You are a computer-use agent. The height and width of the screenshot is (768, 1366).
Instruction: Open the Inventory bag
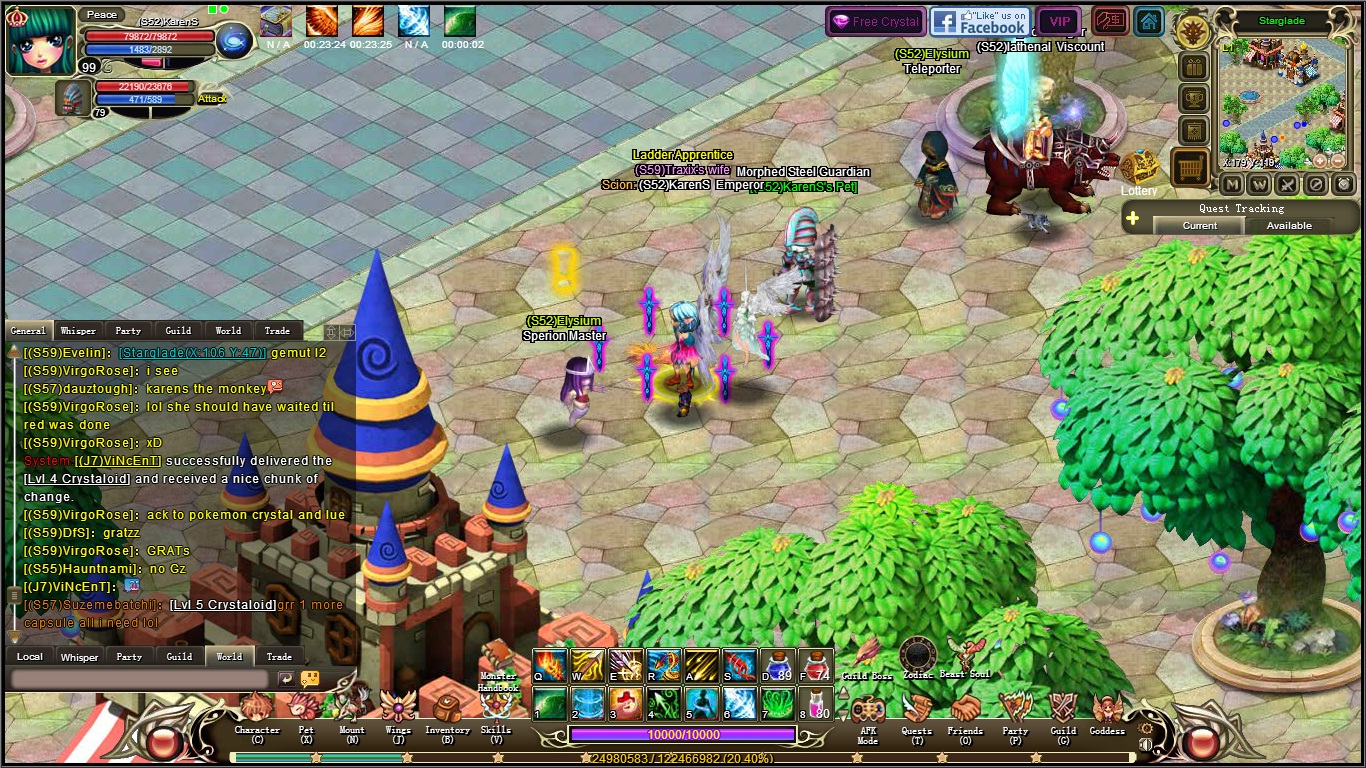447,711
